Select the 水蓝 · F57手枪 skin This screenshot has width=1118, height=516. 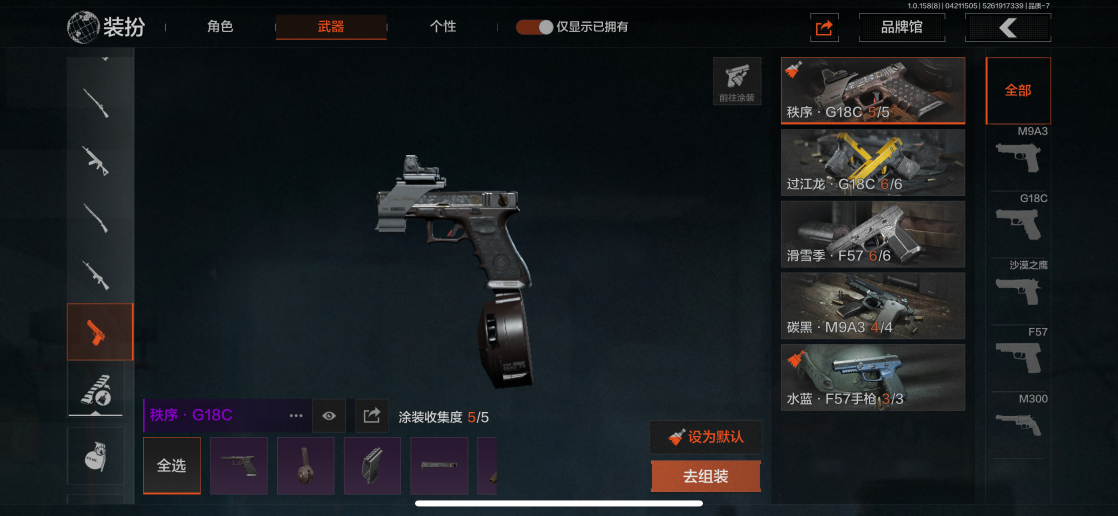pos(872,377)
